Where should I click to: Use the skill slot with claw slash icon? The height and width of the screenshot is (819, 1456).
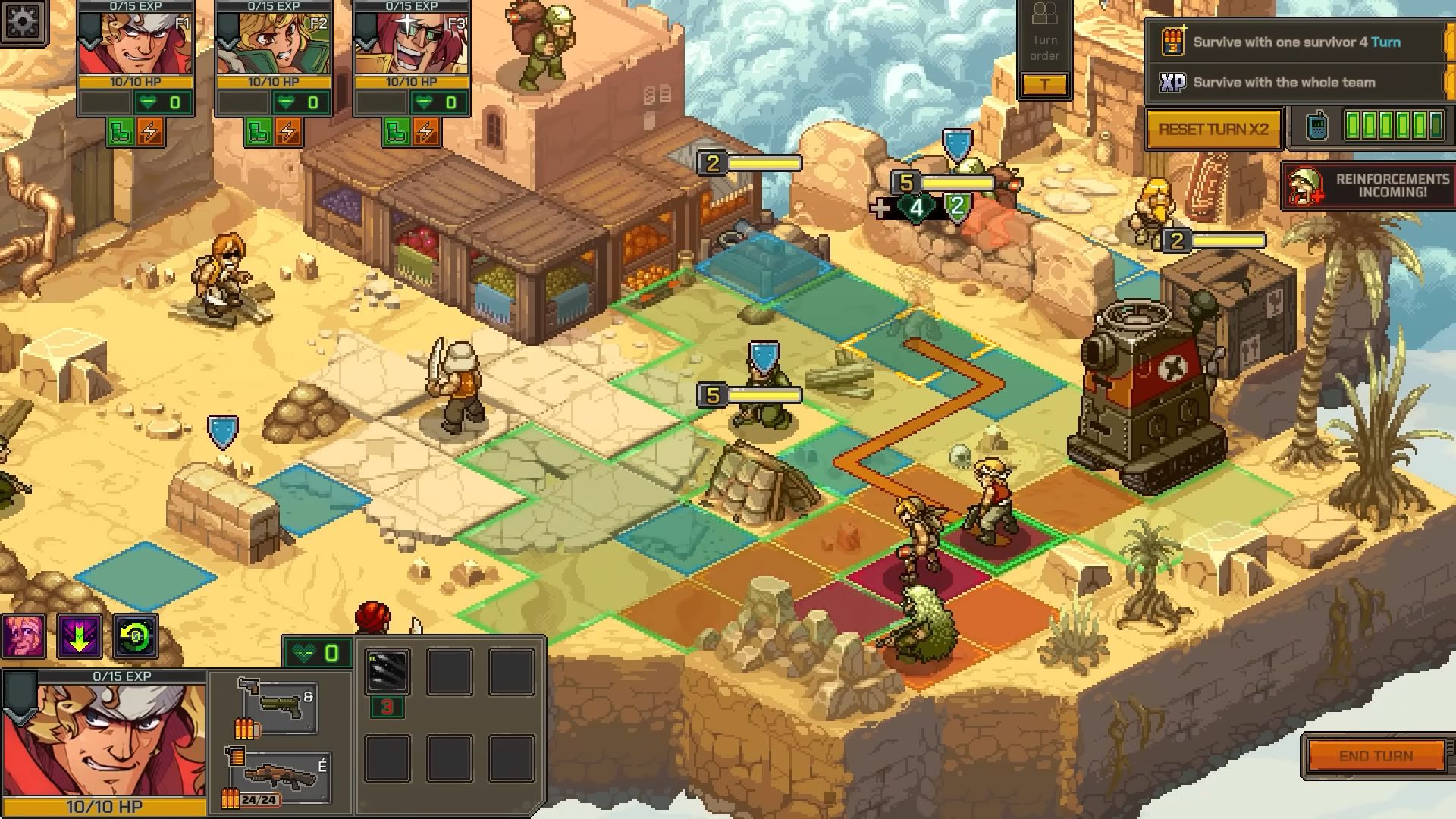[388, 671]
